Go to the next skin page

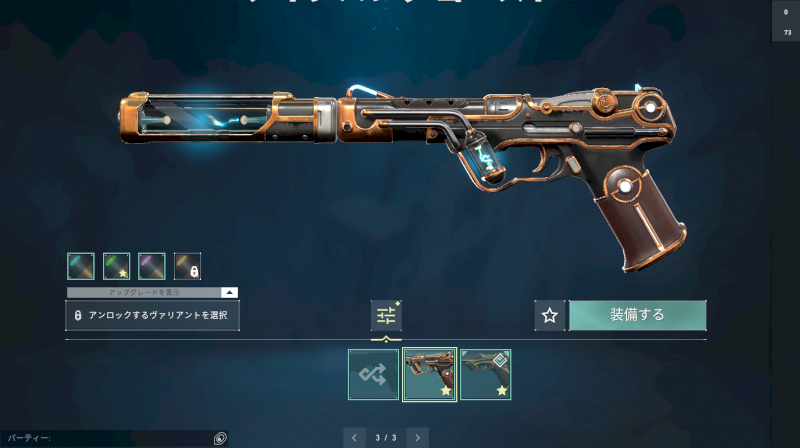click(418, 438)
